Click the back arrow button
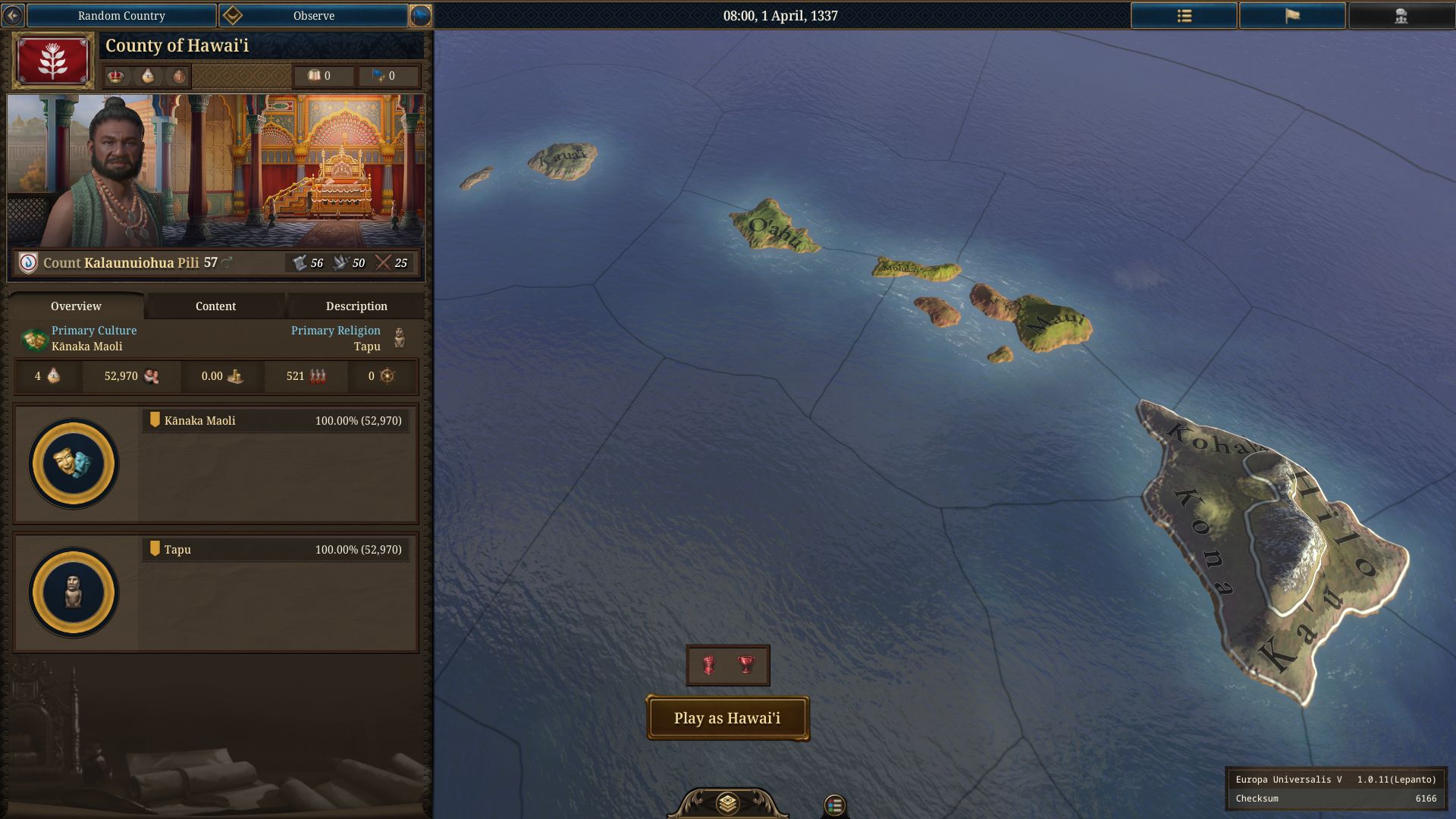The width and height of the screenshot is (1456, 819). point(13,15)
